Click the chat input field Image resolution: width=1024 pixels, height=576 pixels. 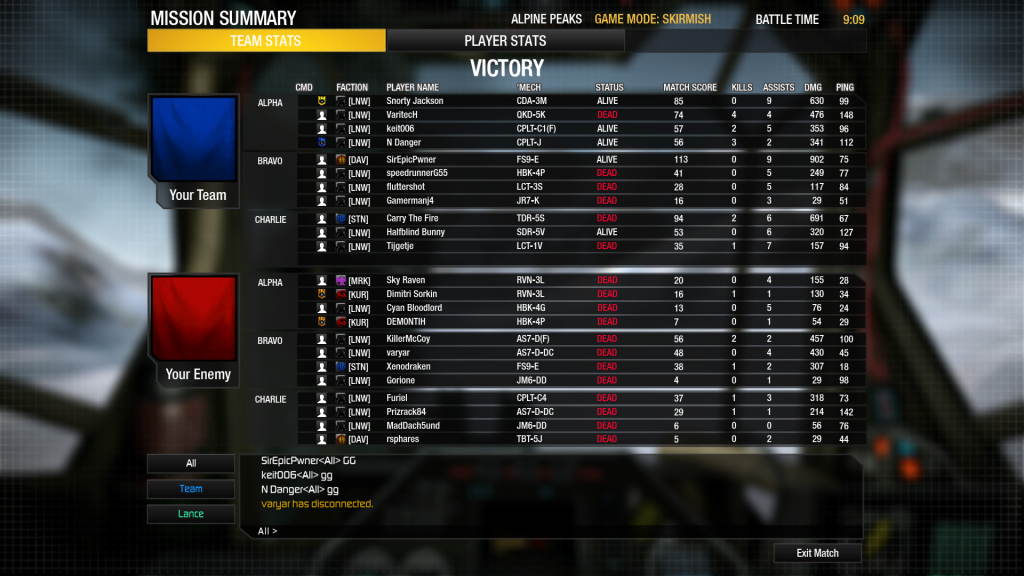560,531
